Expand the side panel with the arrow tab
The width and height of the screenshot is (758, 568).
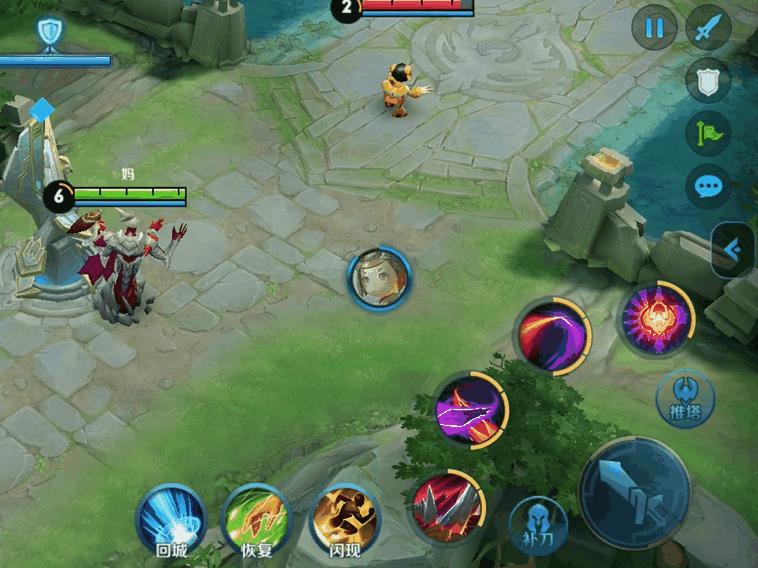point(733,250)
